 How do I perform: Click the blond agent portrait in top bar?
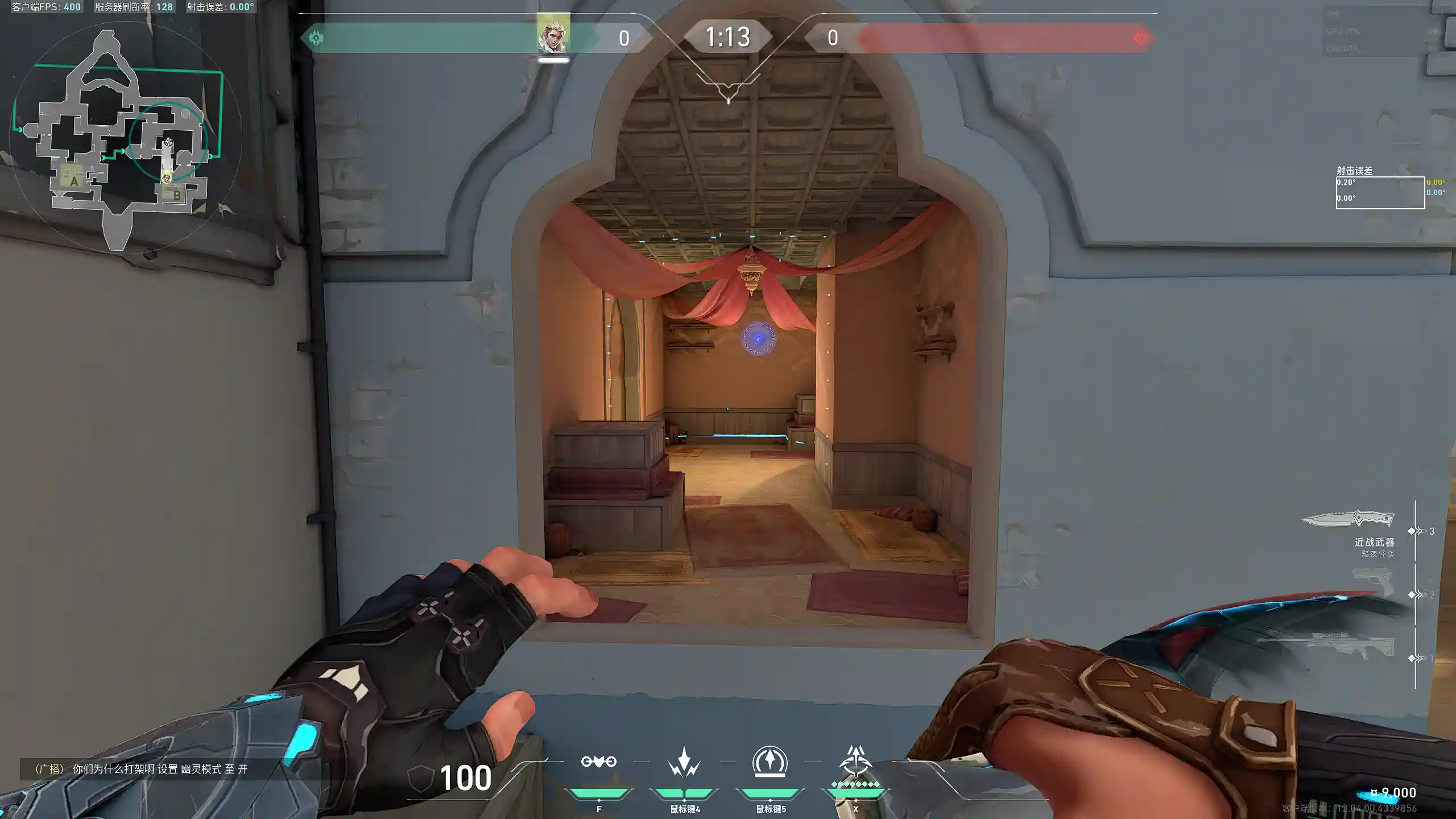coord(553,35)
